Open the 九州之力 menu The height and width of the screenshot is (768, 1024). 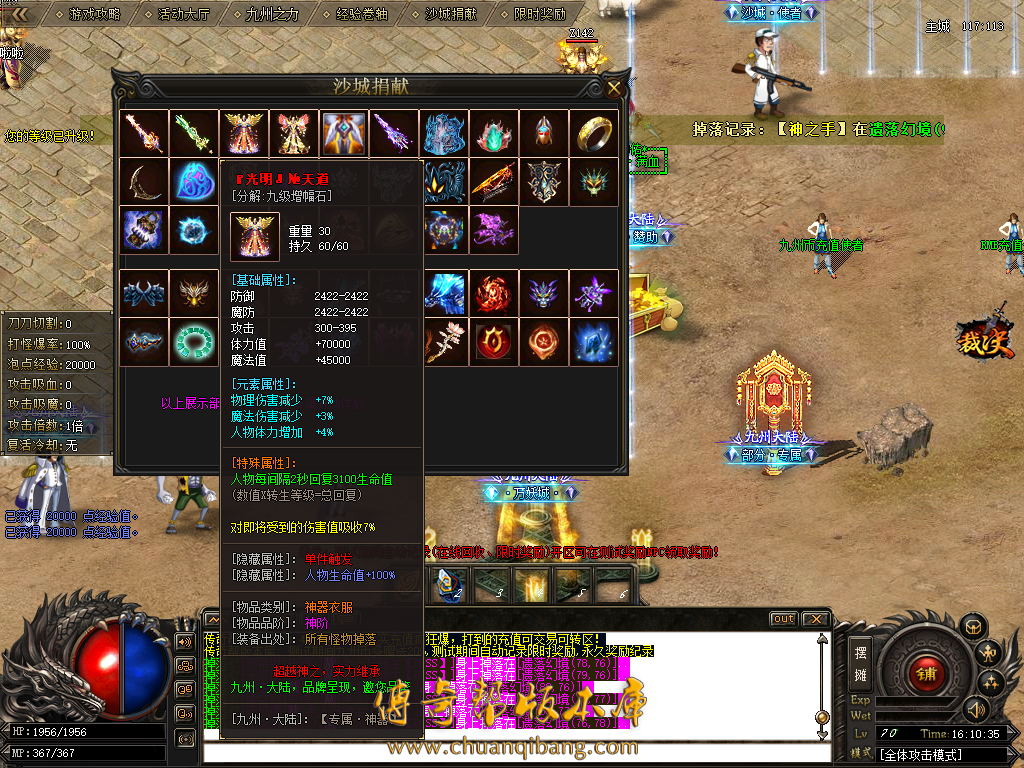point(272,15)
